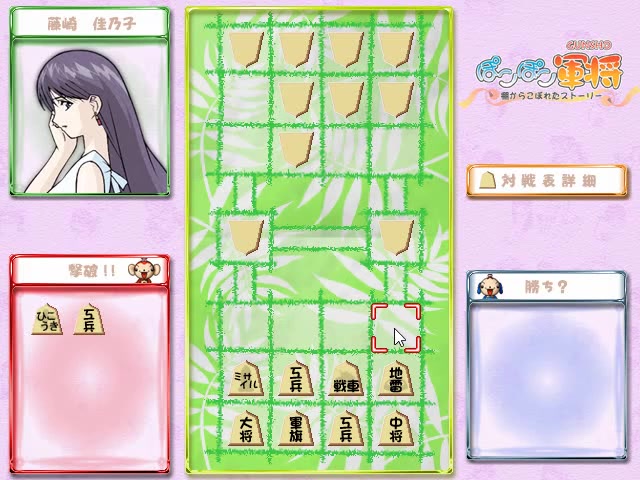This screenshot has height=480, width=640.
Task: Select the red-bracketed empty board cell
Action: tap(395, 328)
